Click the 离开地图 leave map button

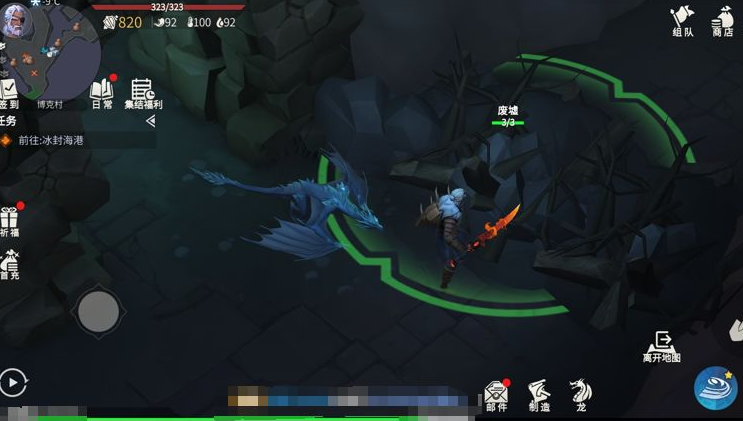point(661,347)
